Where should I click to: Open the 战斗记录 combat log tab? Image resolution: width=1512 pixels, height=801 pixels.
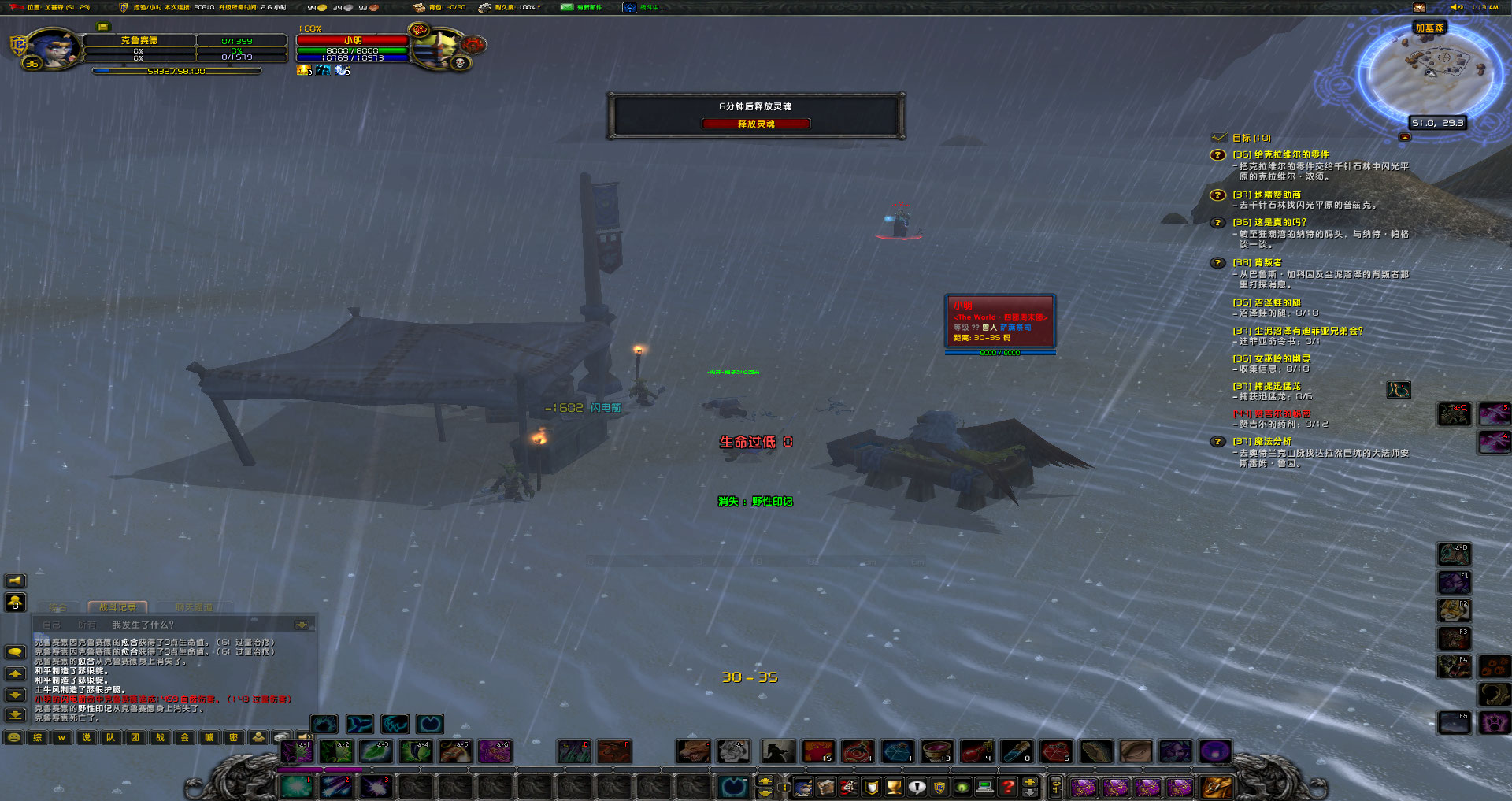coord(117,607)
